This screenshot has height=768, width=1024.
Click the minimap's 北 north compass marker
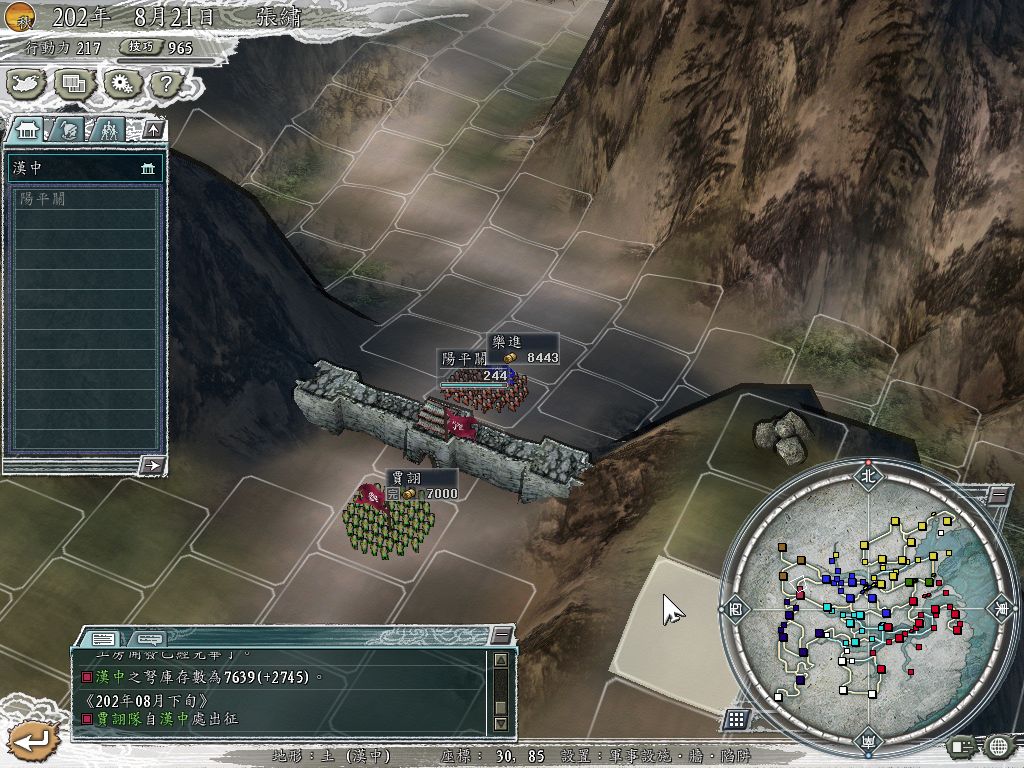pyautogui.click(x=867, y=476)
